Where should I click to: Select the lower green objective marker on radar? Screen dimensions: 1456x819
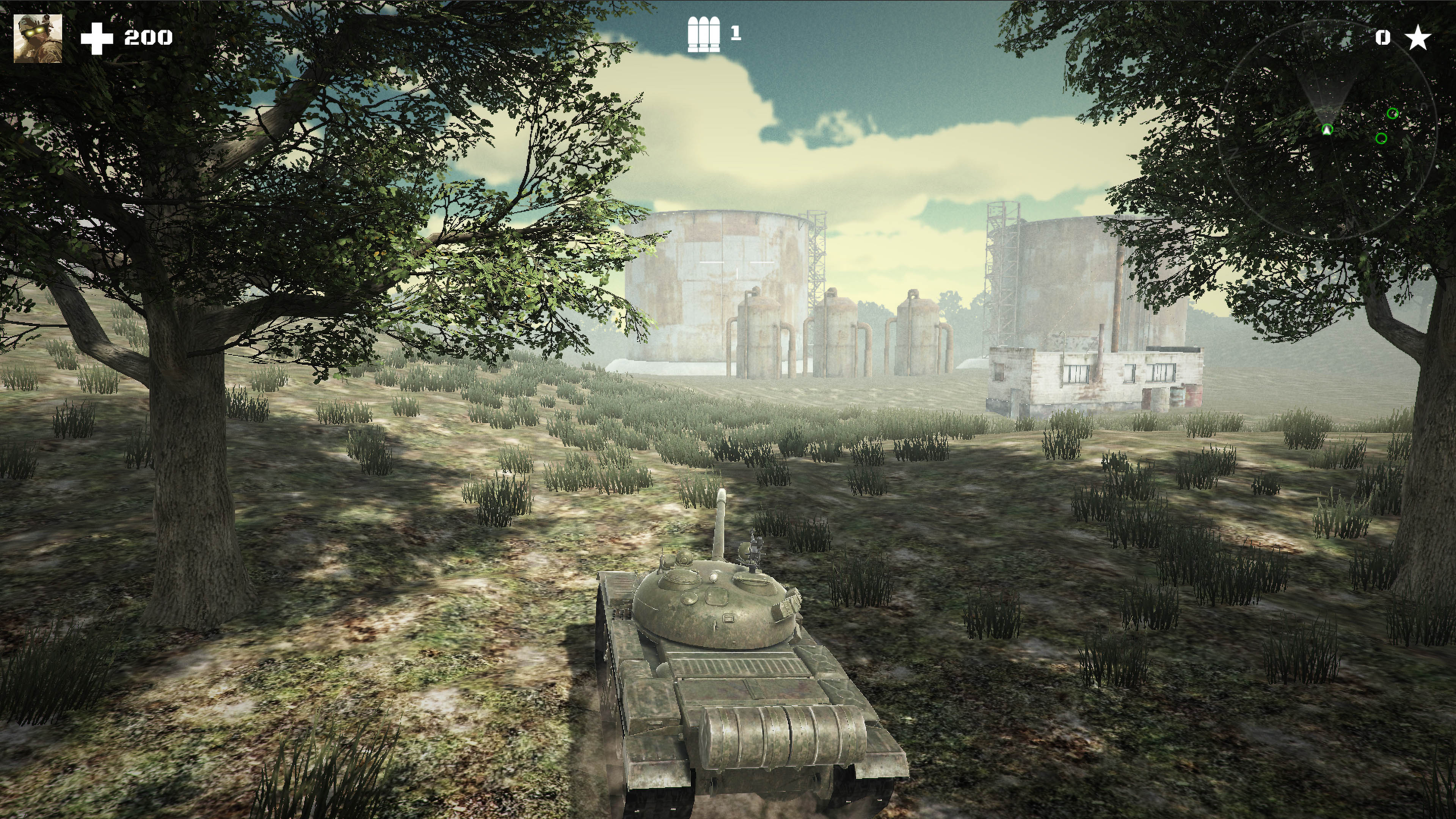[1381, 139]
